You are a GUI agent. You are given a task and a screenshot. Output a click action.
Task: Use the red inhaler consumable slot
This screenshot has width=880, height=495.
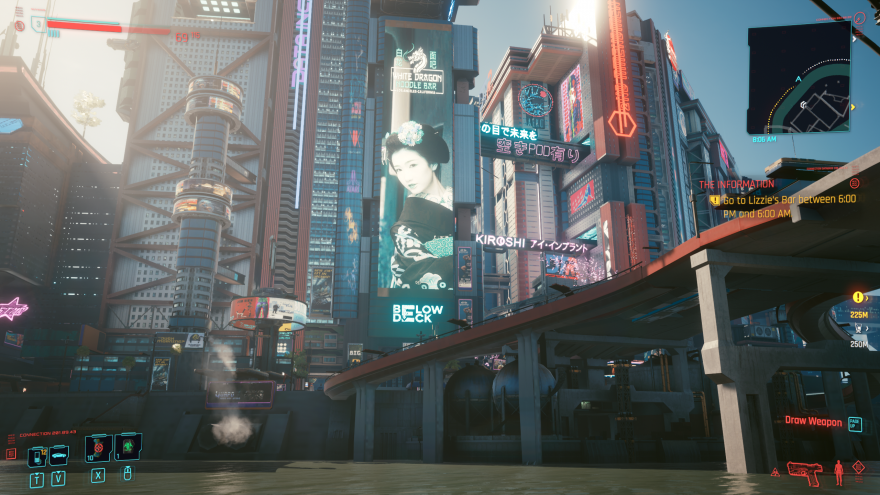[x=98, y=449]
